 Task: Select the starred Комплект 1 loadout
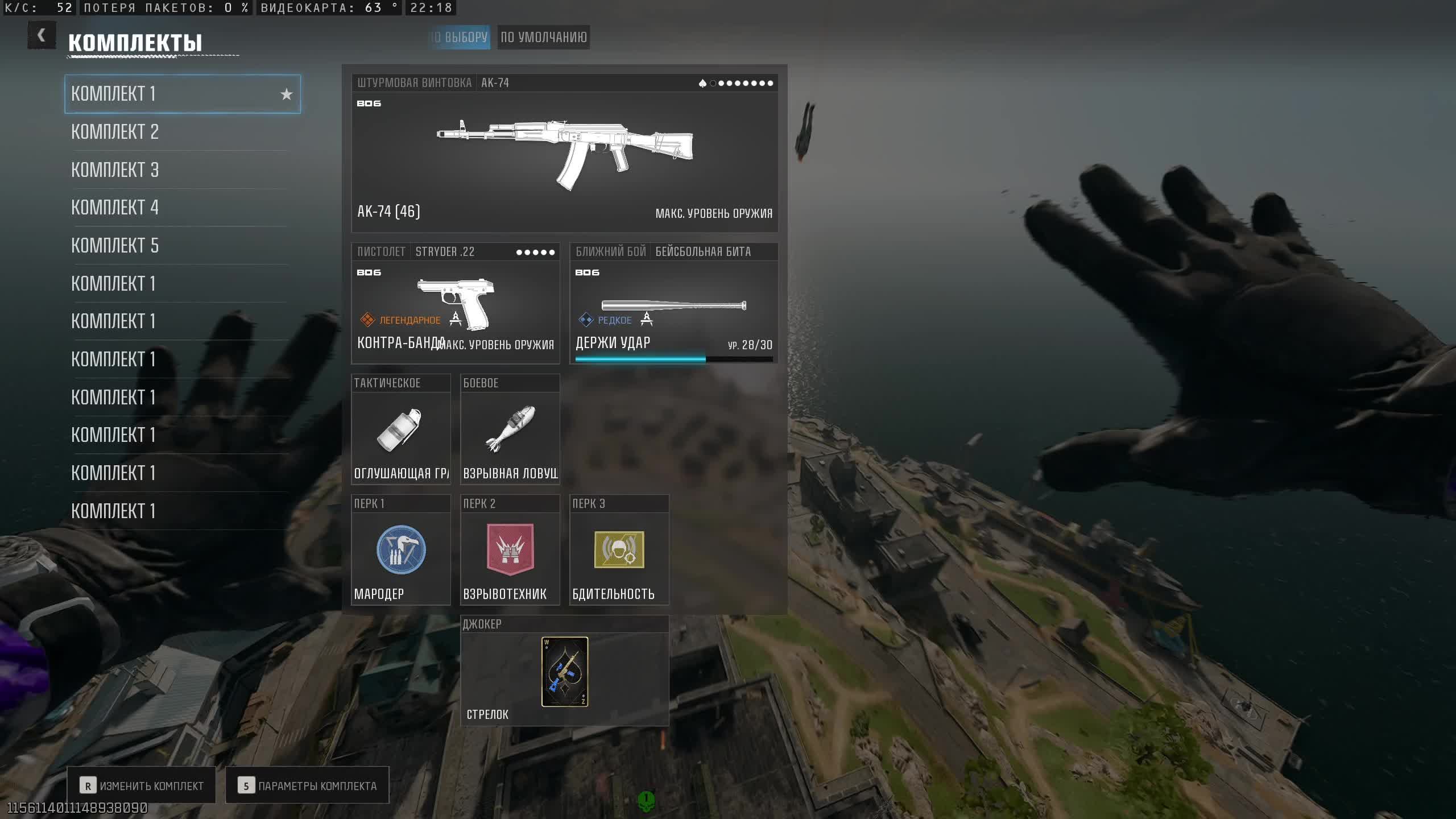click(x=182, y=94)
